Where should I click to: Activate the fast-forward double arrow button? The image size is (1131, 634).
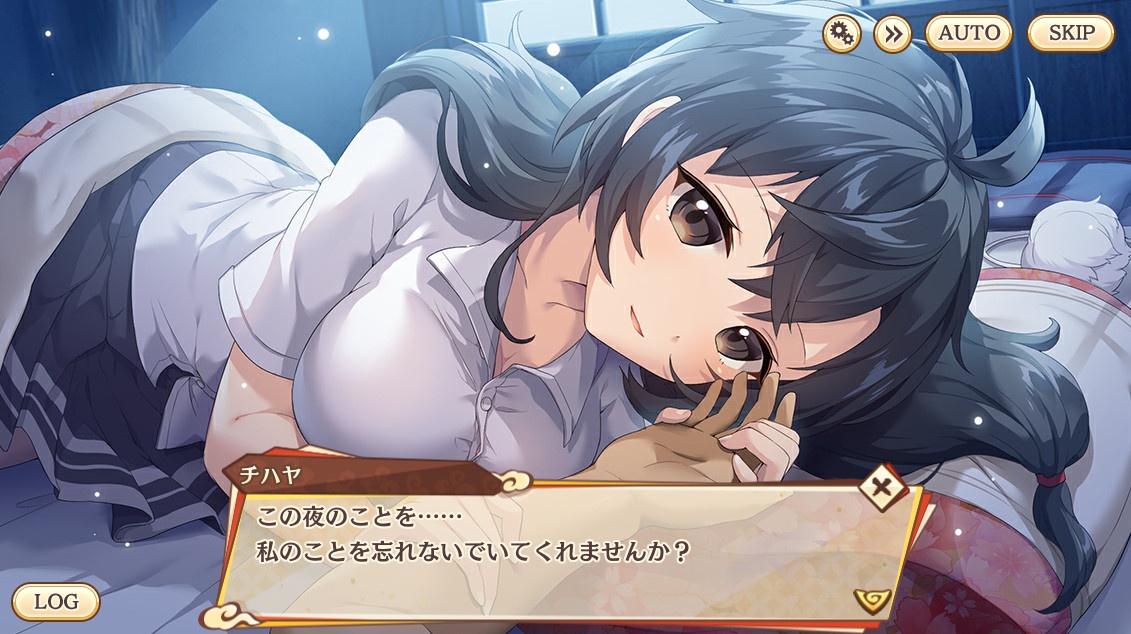point(892,34)
